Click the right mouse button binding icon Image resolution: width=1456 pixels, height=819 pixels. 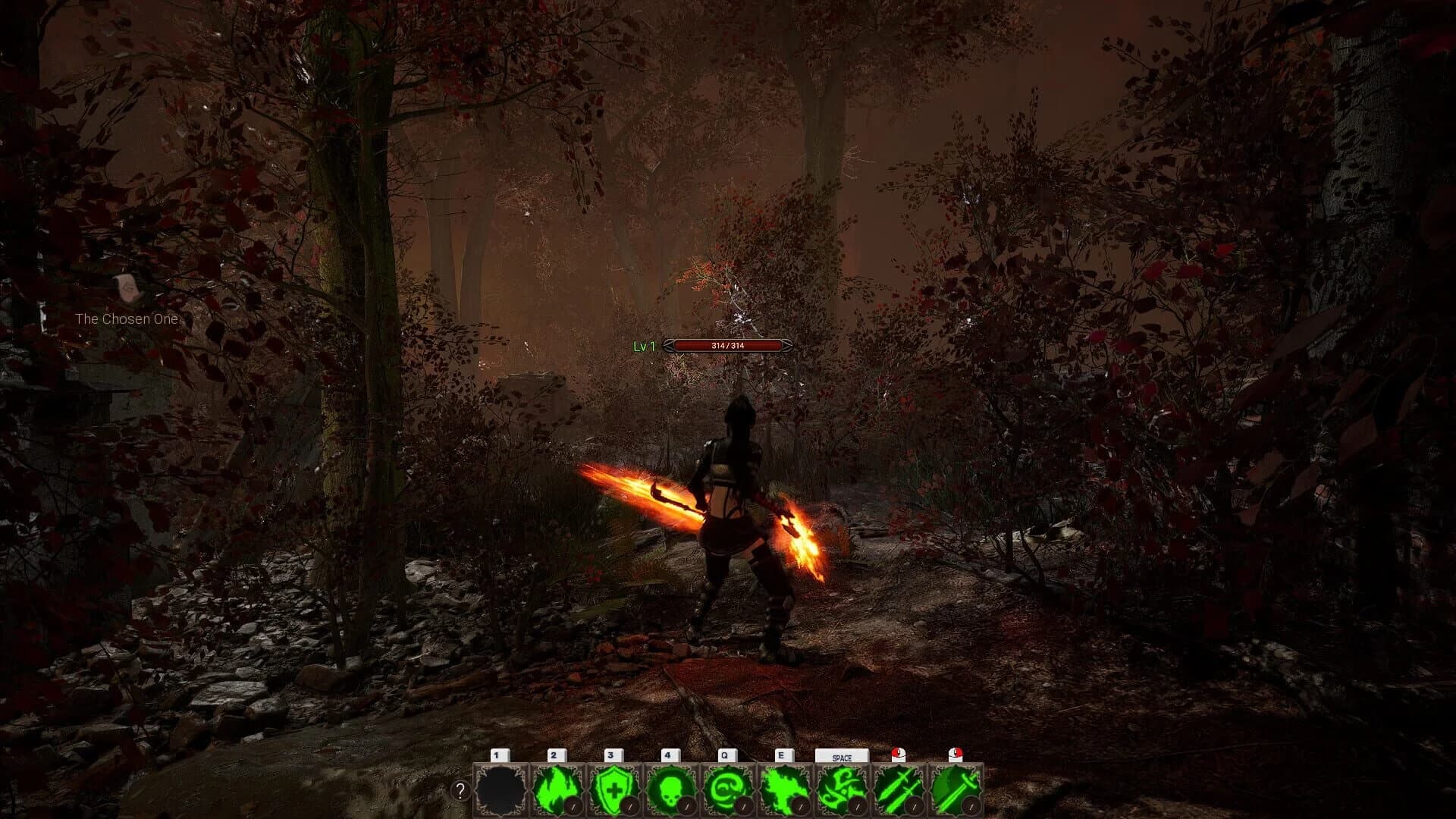coord(955,755)
